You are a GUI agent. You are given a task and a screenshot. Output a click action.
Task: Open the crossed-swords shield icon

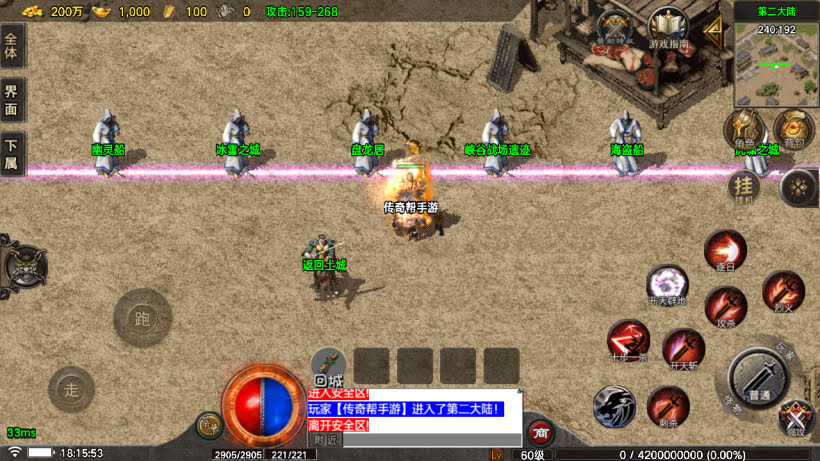(614, 29)
